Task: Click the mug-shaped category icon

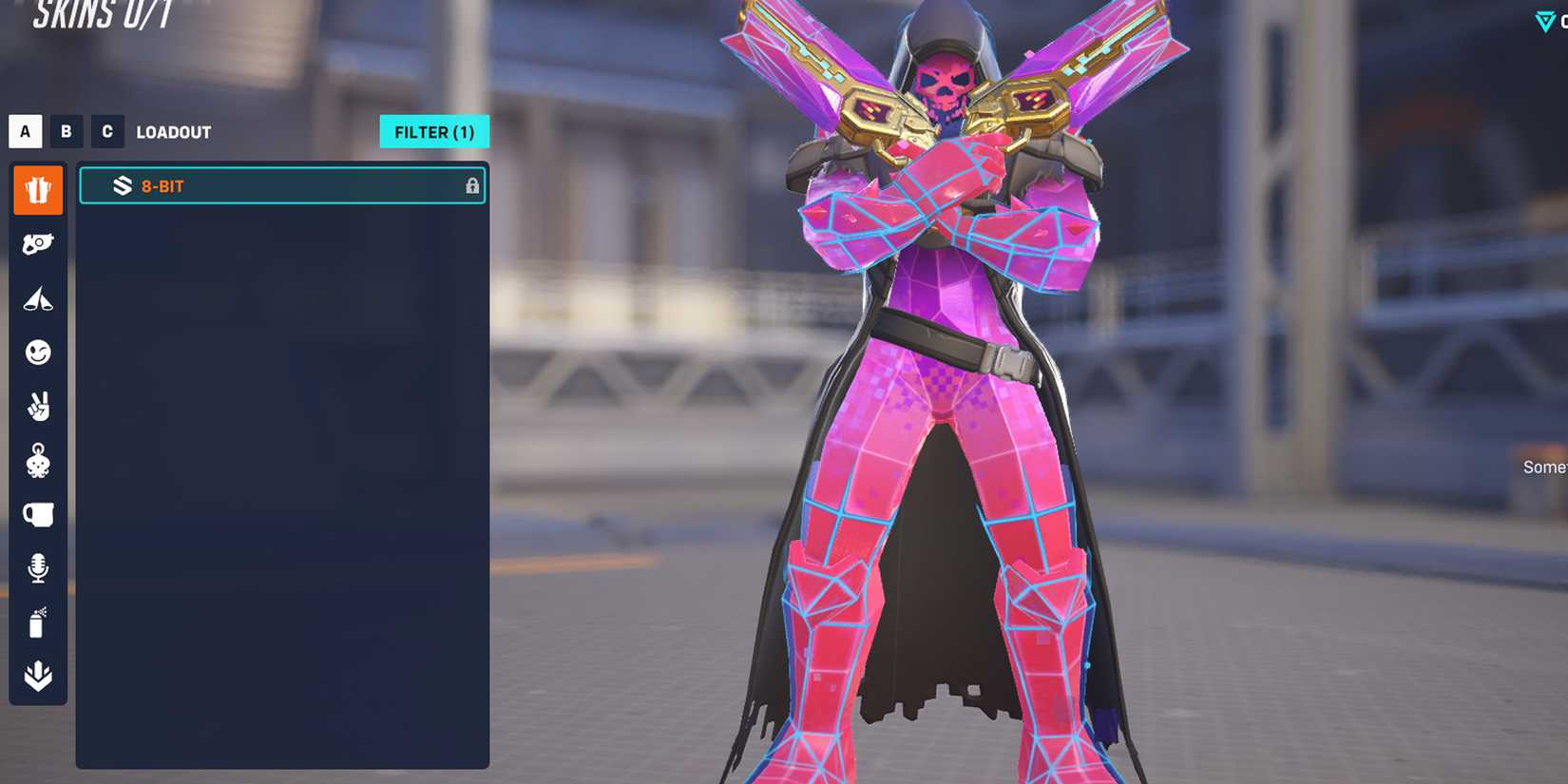Action: click(37, 515)
